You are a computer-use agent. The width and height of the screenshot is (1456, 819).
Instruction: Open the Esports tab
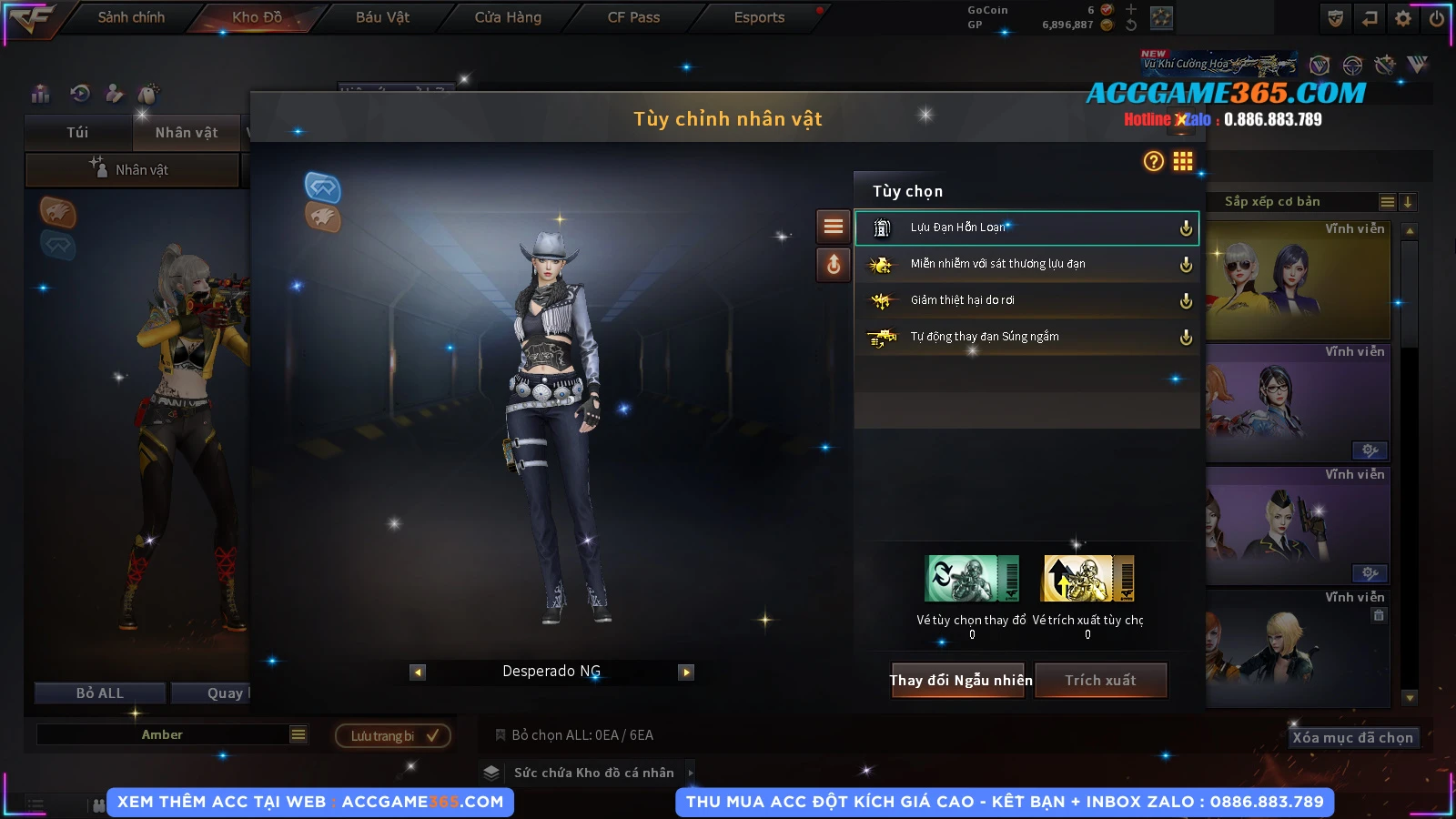tap(759, 17)
